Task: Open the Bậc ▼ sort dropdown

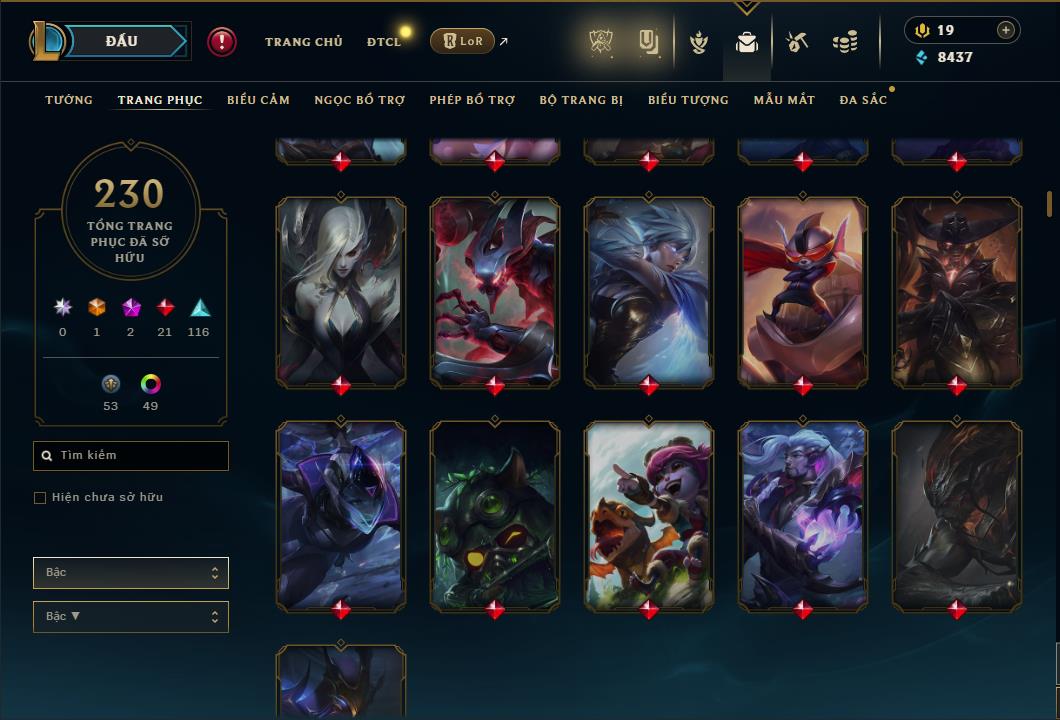Action: click(131, 617)
